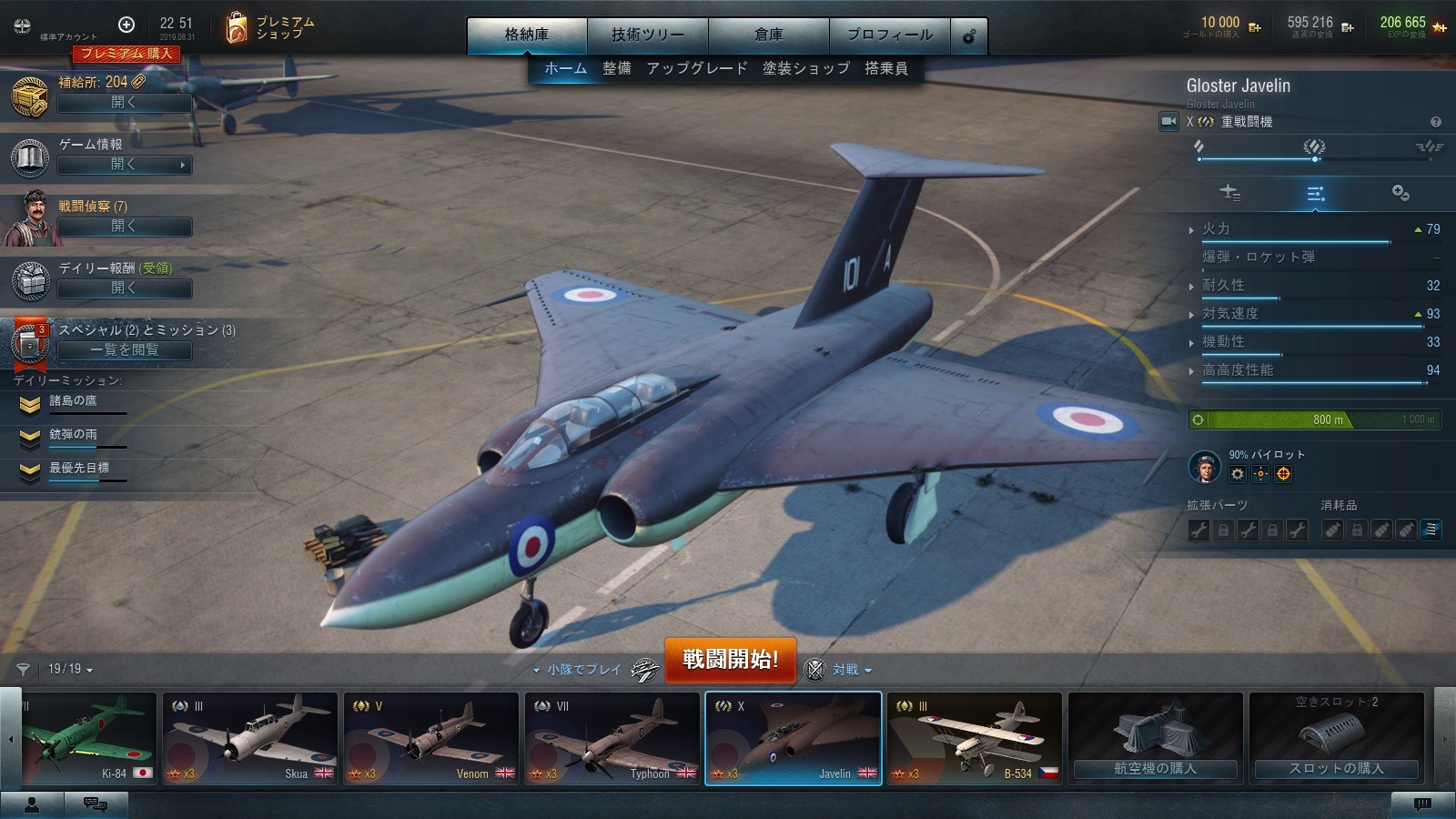Open the アップグレード submenu
The width and height of the screenshot is (1456, 819).
[x=696, y=68]
